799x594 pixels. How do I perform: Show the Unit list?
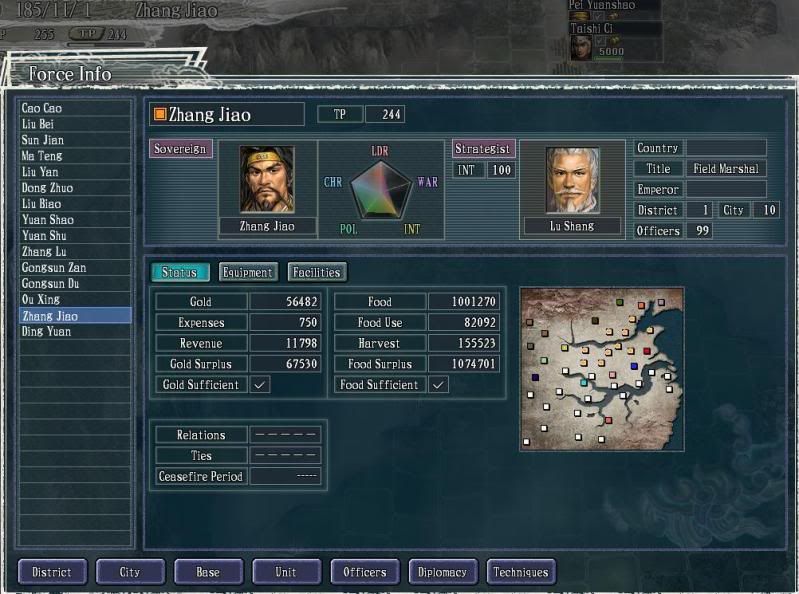click(286, 572)
